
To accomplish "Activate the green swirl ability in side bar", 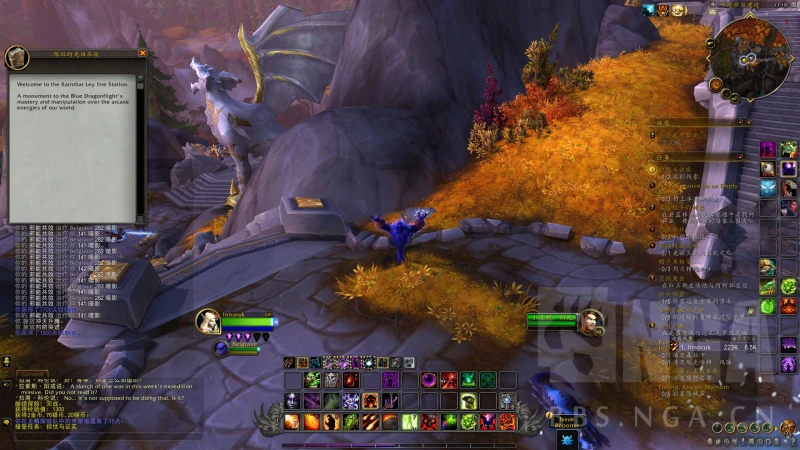I will (767, 306).
